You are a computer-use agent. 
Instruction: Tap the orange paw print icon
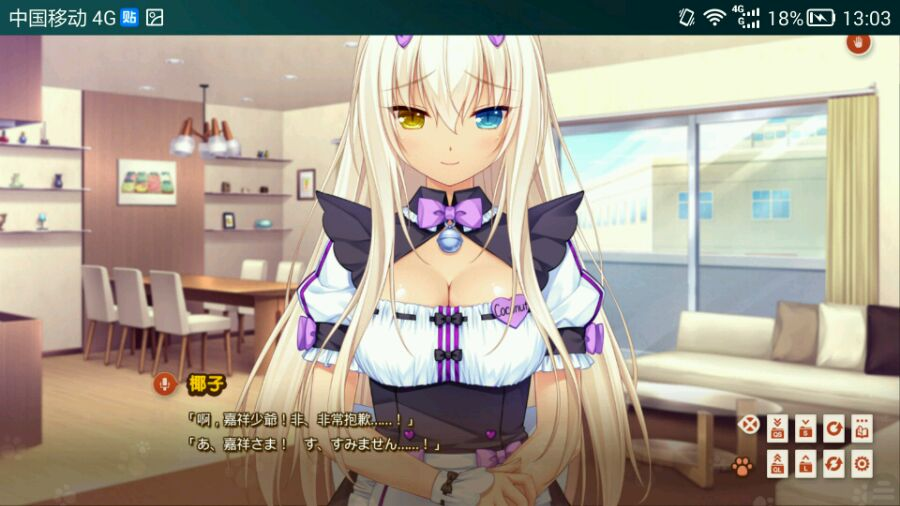742,465
